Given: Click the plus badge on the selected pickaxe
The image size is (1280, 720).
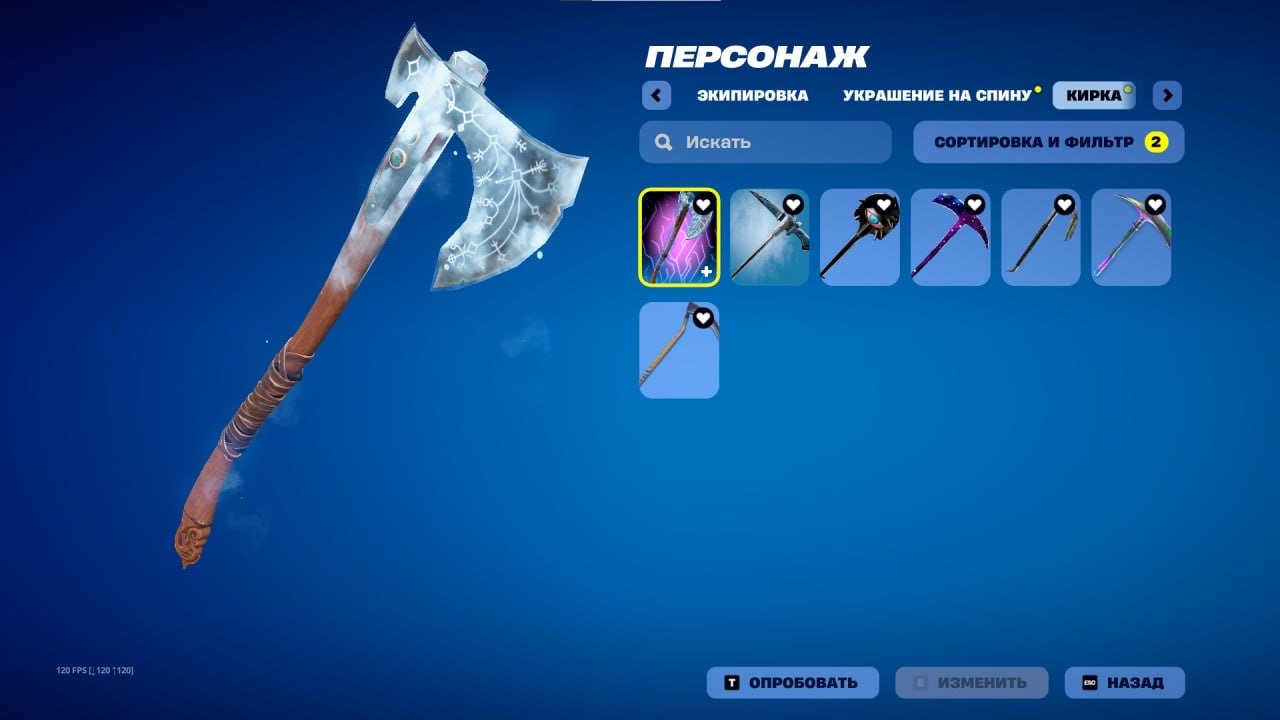Looking at the screenshot, I should point(706,272).
